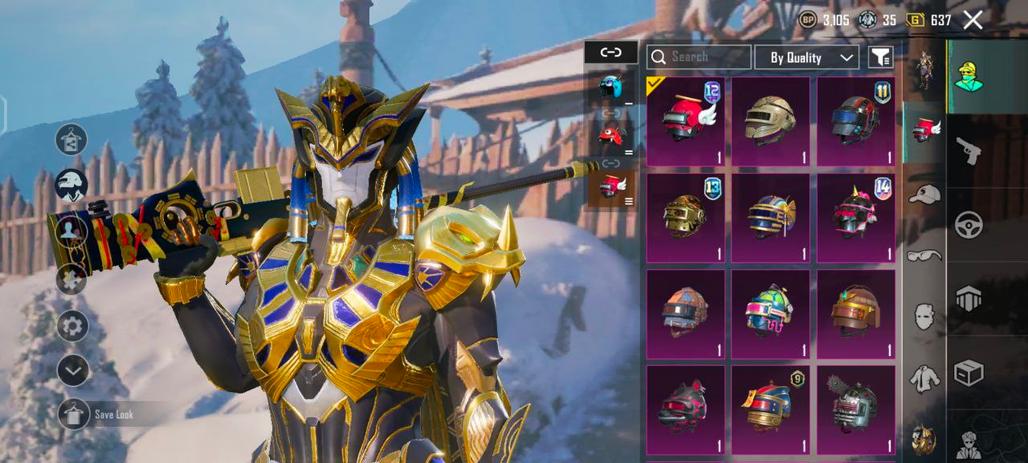Open the jacket clothing tab
Image resolution: width=1028 pixels, height=463 pixels.
tap(924, 379)
